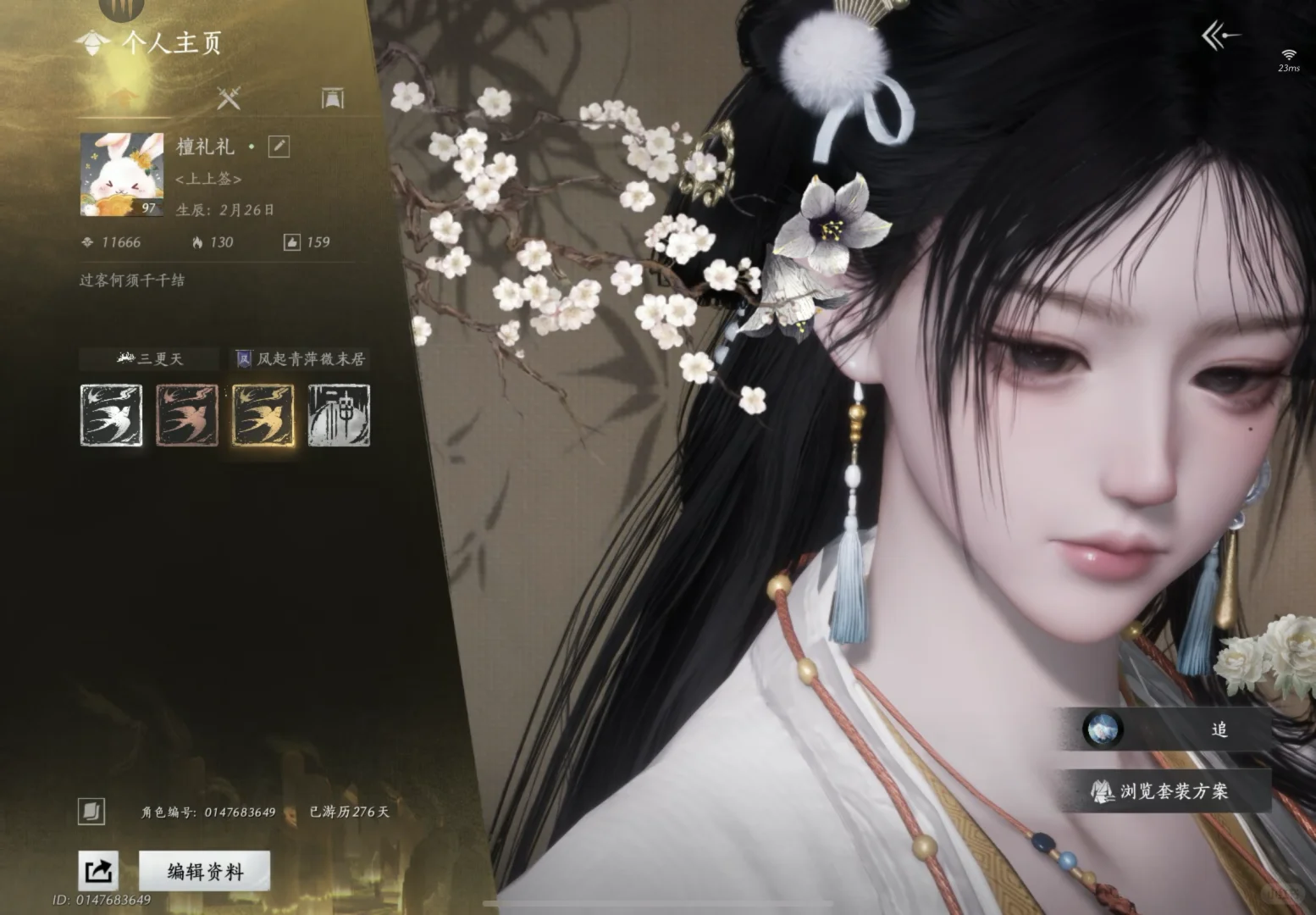Select the silver swallow badge
This screenshot has height=915, width=1316.
coord(112,415)
